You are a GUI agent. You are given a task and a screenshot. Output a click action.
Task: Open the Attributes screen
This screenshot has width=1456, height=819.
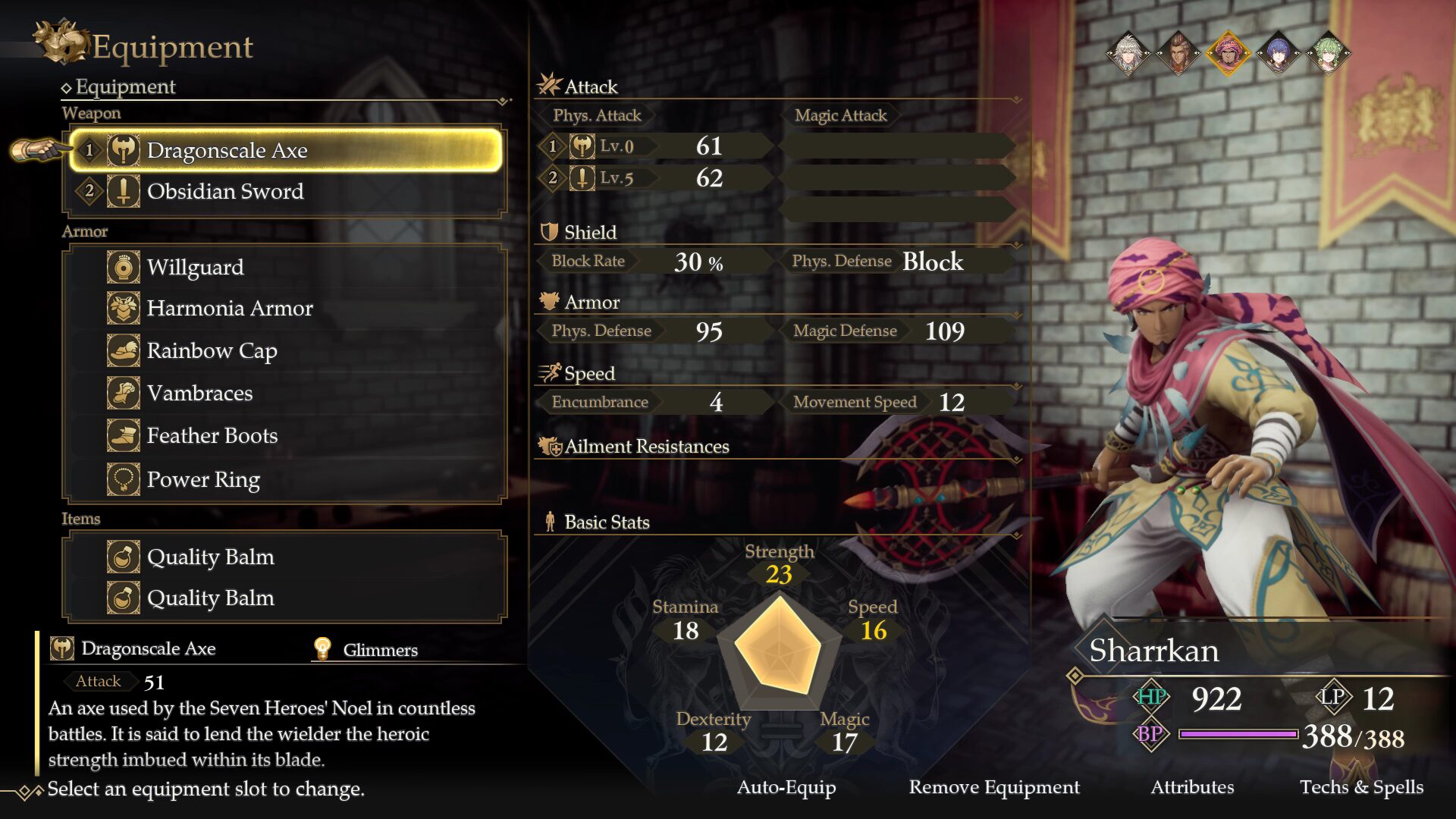(1192, 787)
